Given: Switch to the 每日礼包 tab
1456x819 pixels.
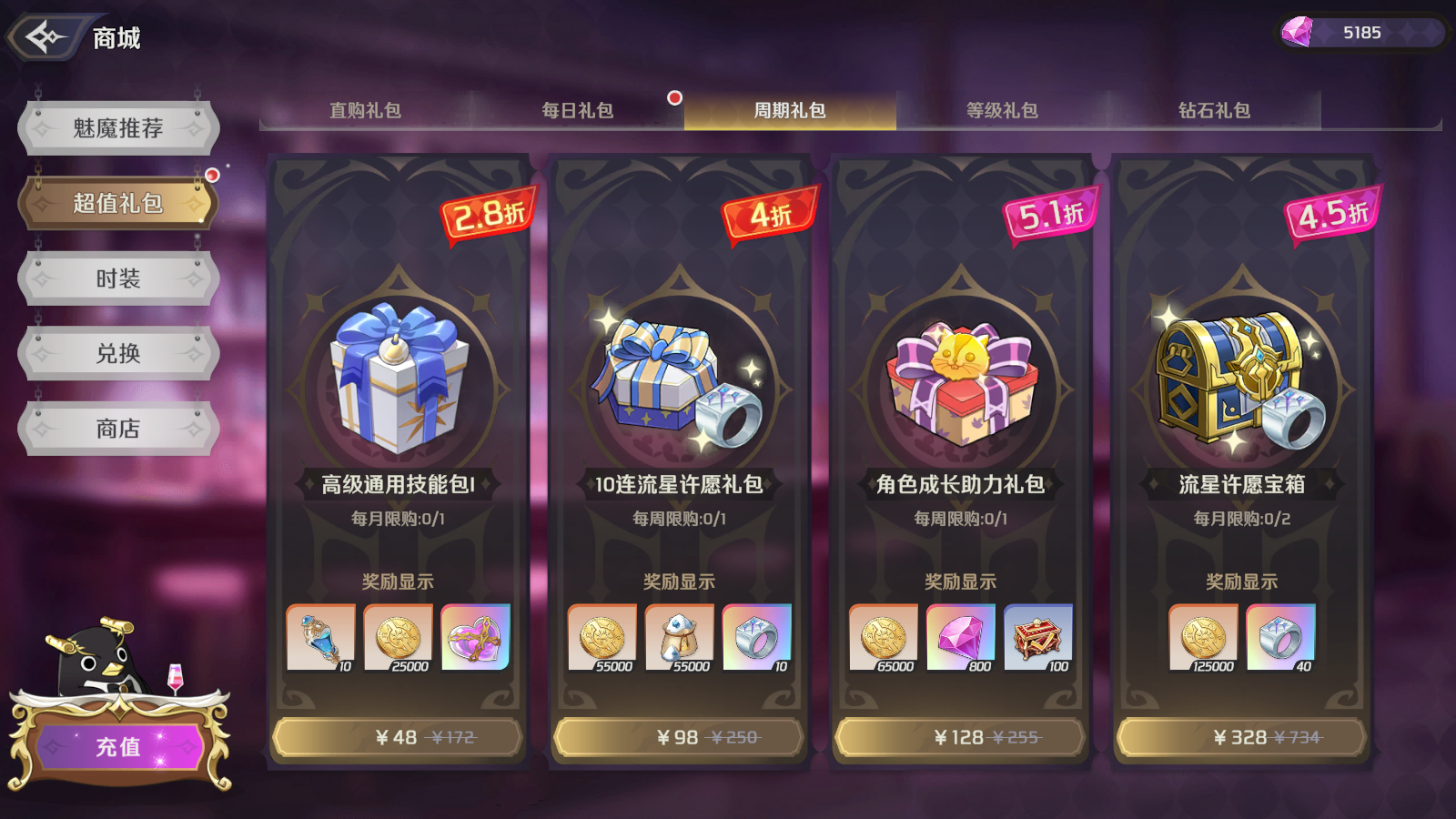Looking at the screenshot, I should [577, 111].
